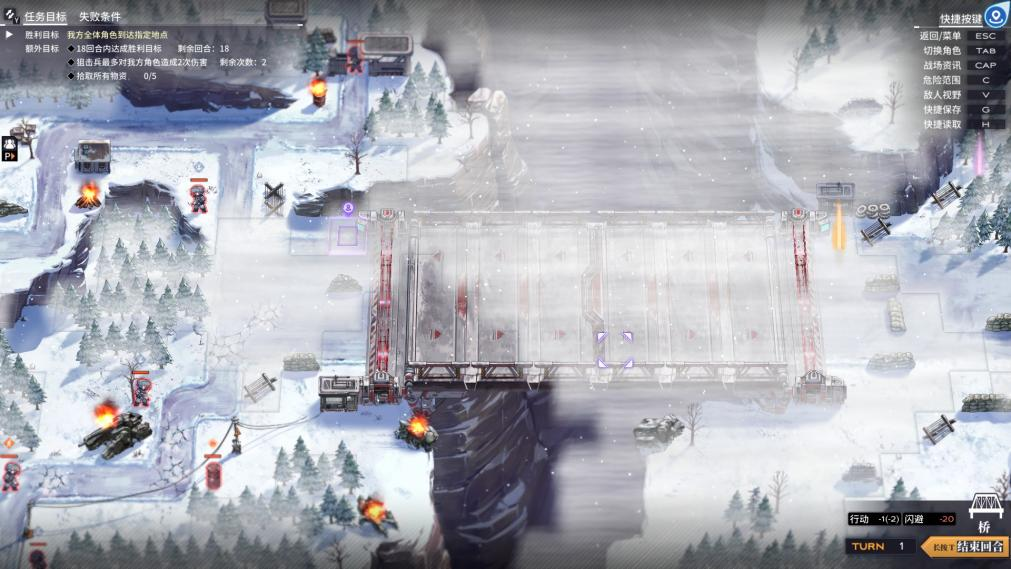Click the blue location pin icon
The height and width of the screenshot is (569, 1011).
(x=994, y=16)
